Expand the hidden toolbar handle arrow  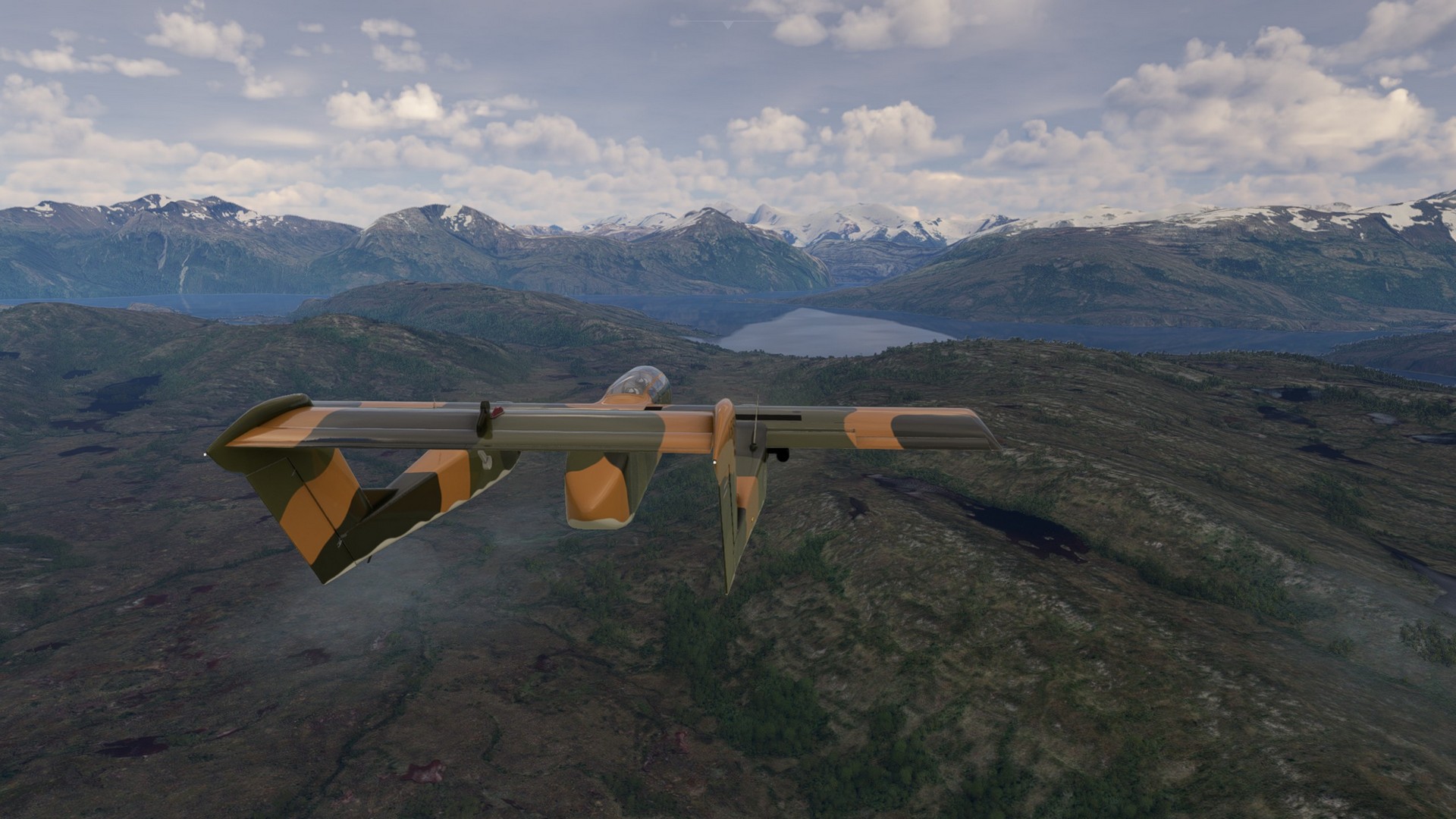[x=727, y=25]
